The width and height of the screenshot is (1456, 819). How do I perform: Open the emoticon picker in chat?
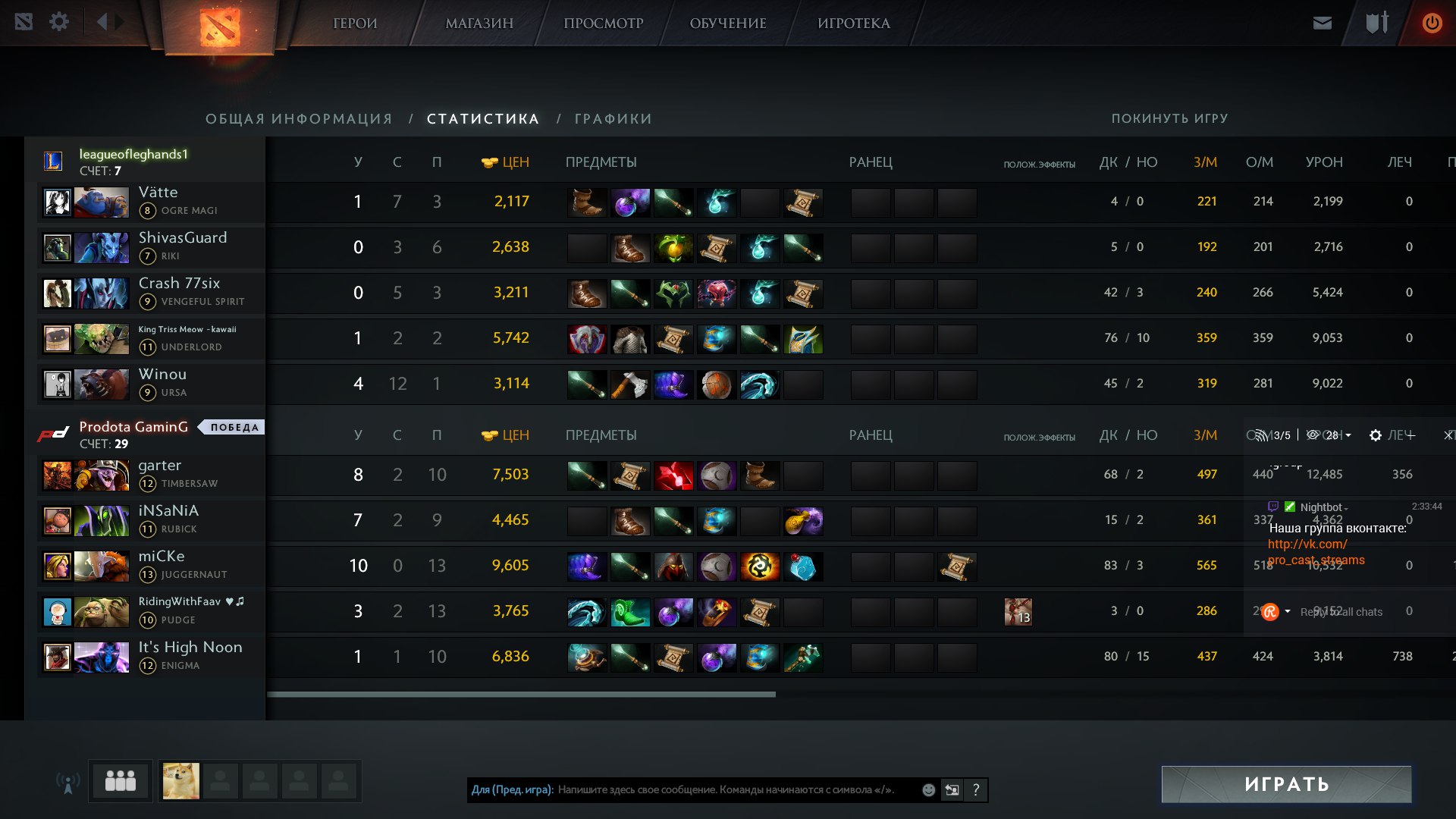point(928,790)
